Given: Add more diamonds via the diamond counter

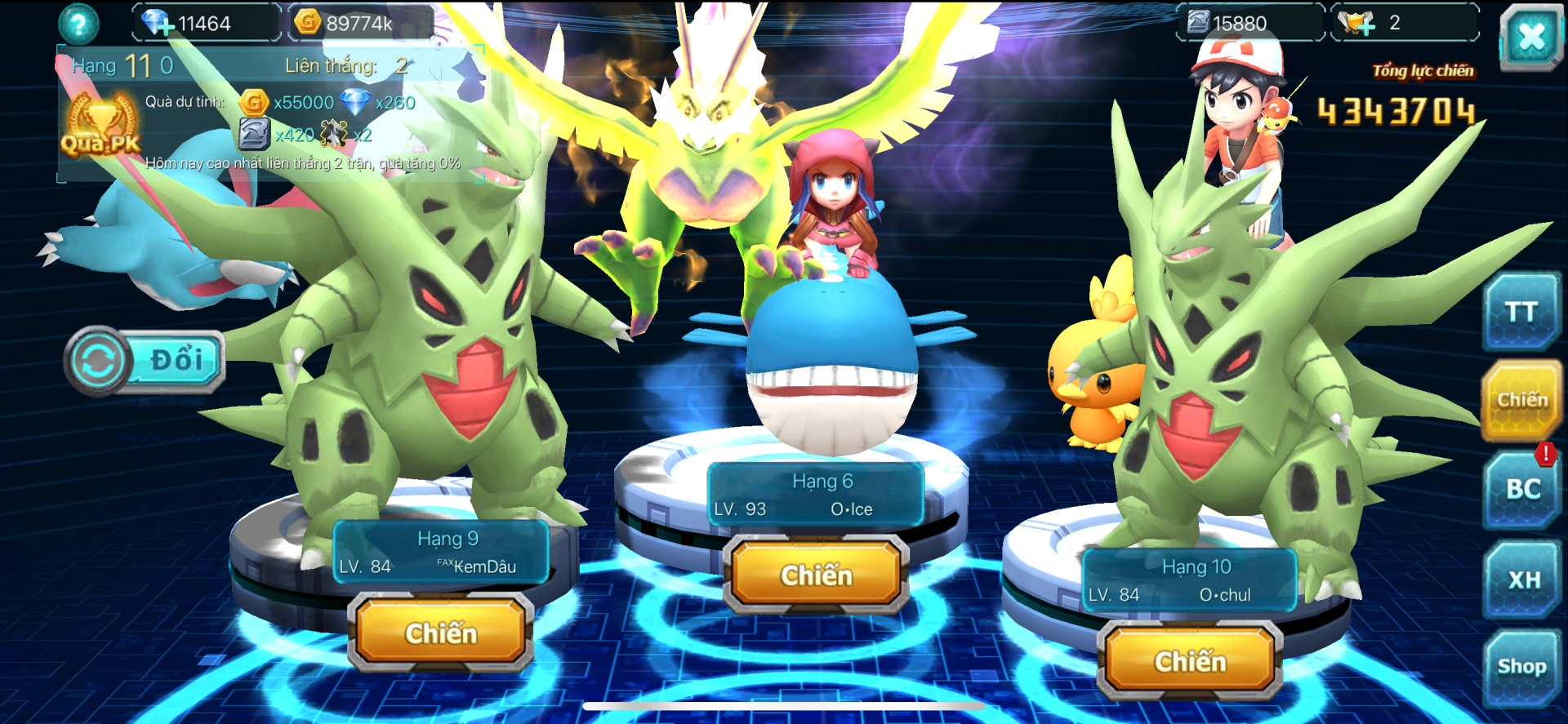Looking at the screenshot, I should click(158, 23).
